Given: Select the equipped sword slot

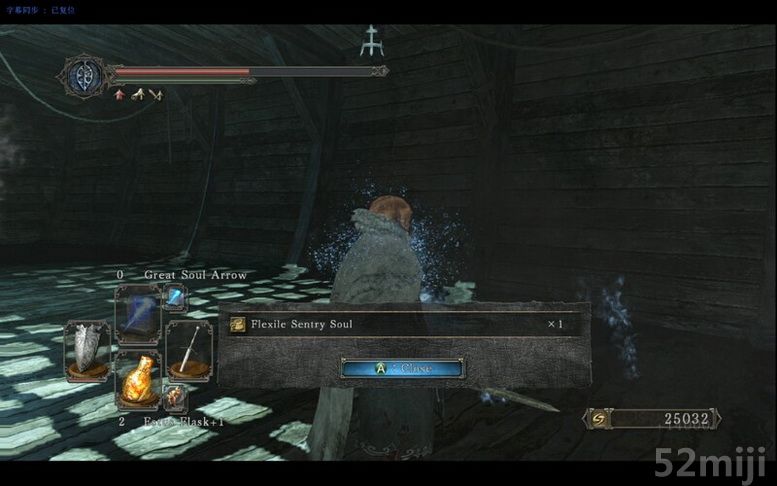Looking at the screenshot, I should 188,349.
